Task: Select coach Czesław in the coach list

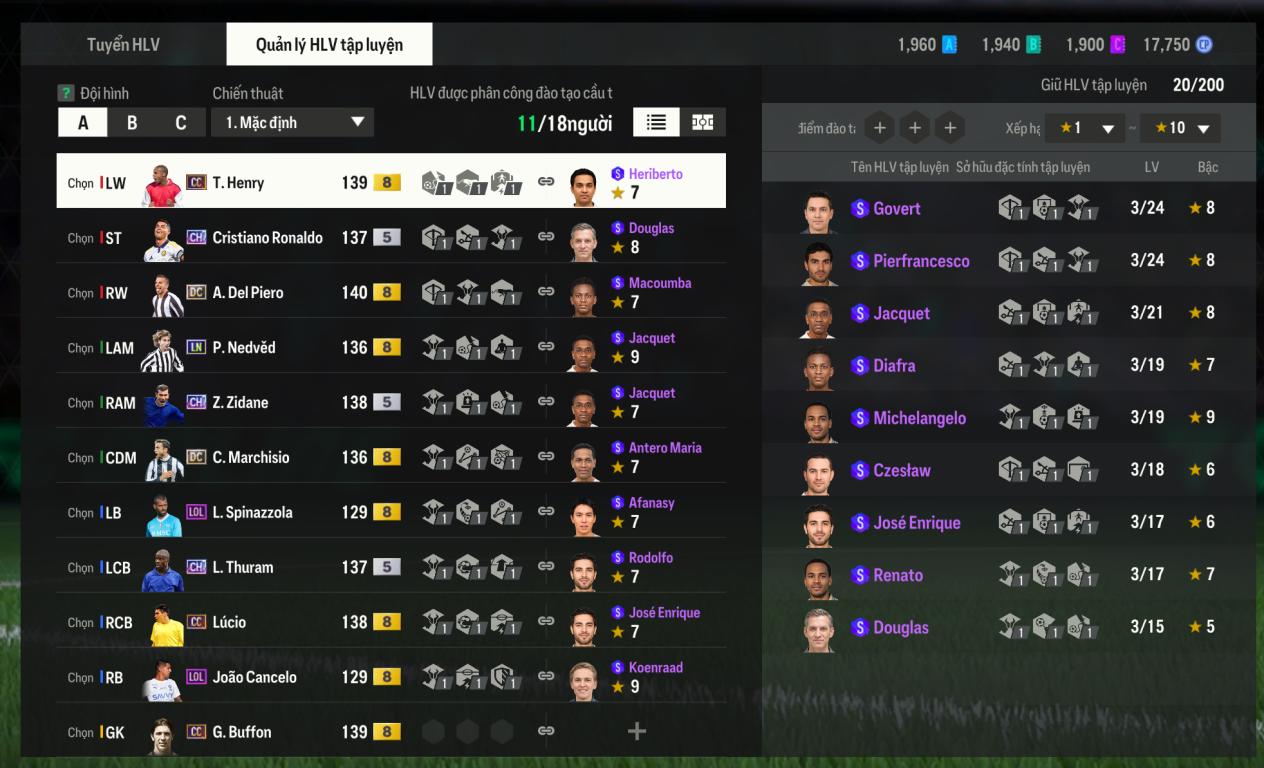Action: click(x=901, y=470)
